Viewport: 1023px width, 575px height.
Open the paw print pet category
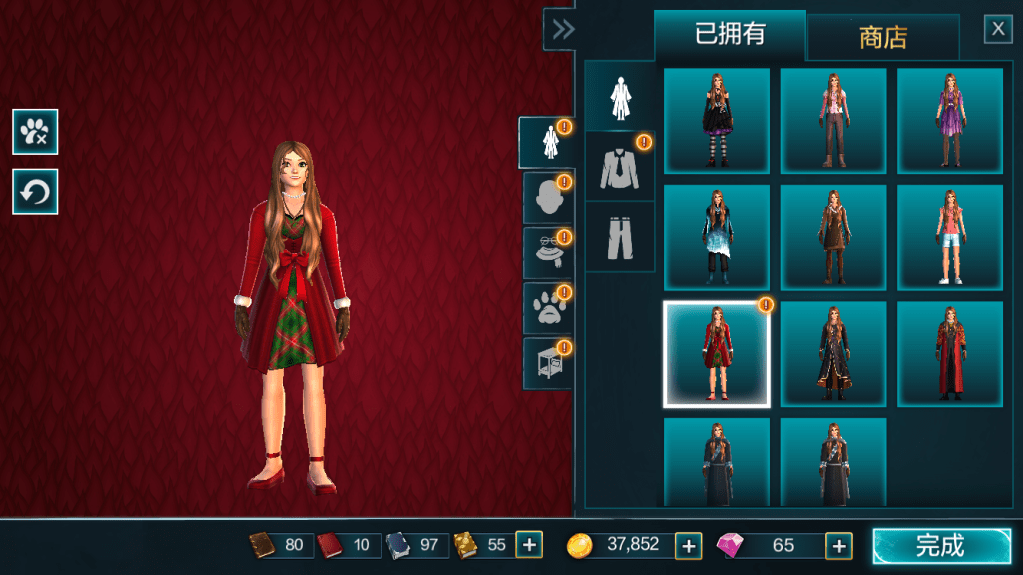coord(546,308)
